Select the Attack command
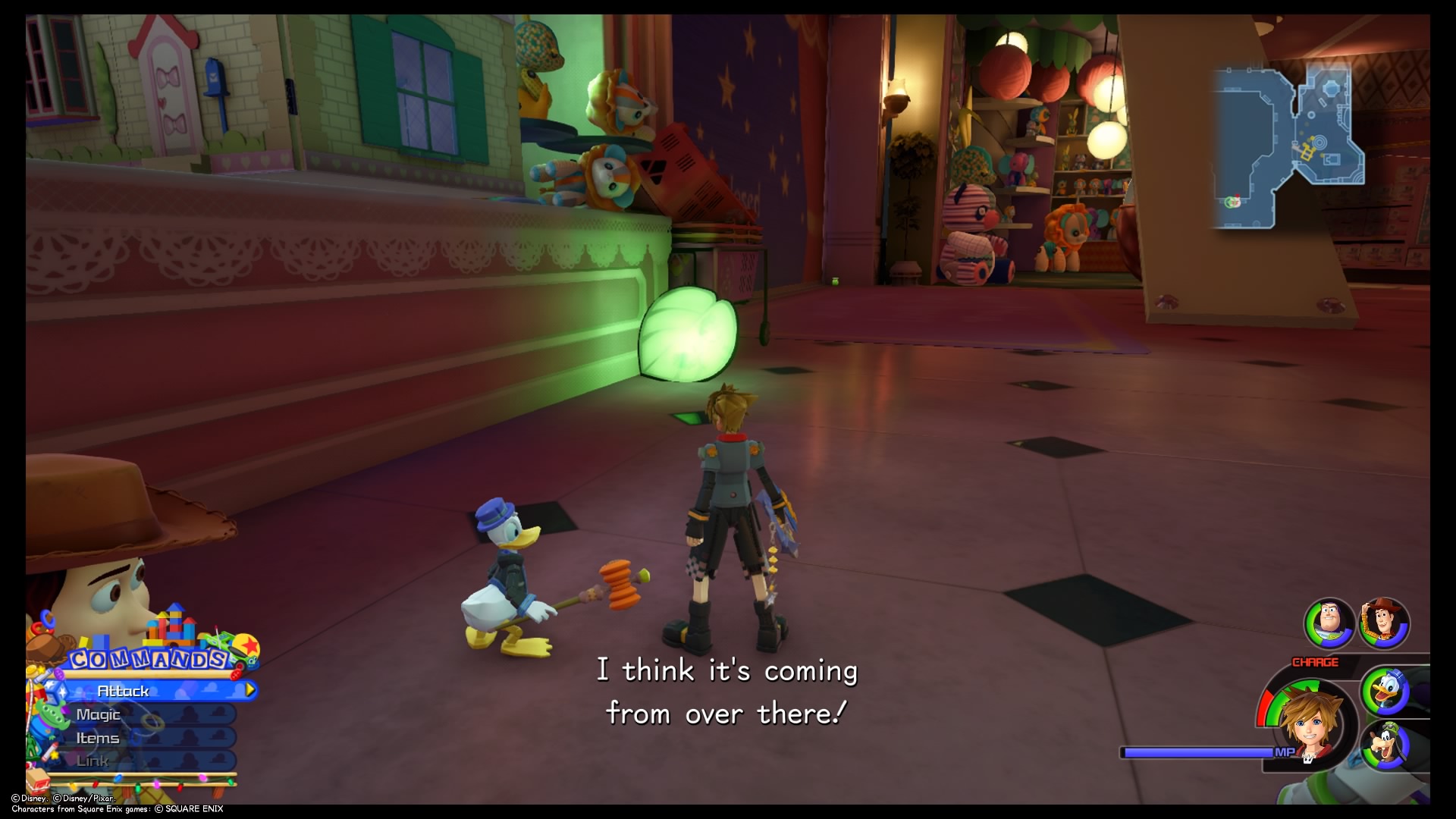Screen dimensions: 1456x819 point(125,692)
